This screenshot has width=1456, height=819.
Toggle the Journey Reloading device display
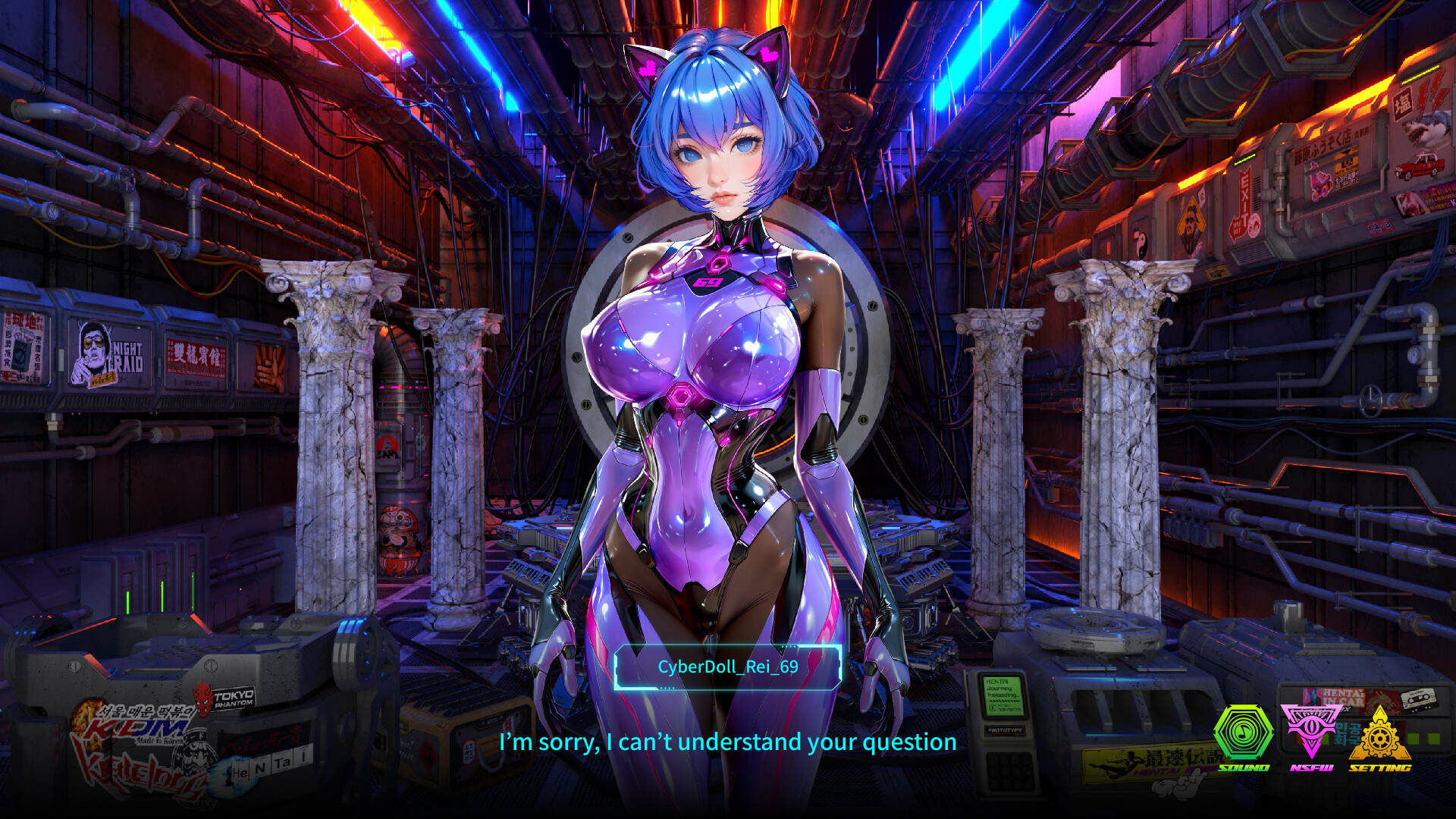click(x=1003, y=695)
